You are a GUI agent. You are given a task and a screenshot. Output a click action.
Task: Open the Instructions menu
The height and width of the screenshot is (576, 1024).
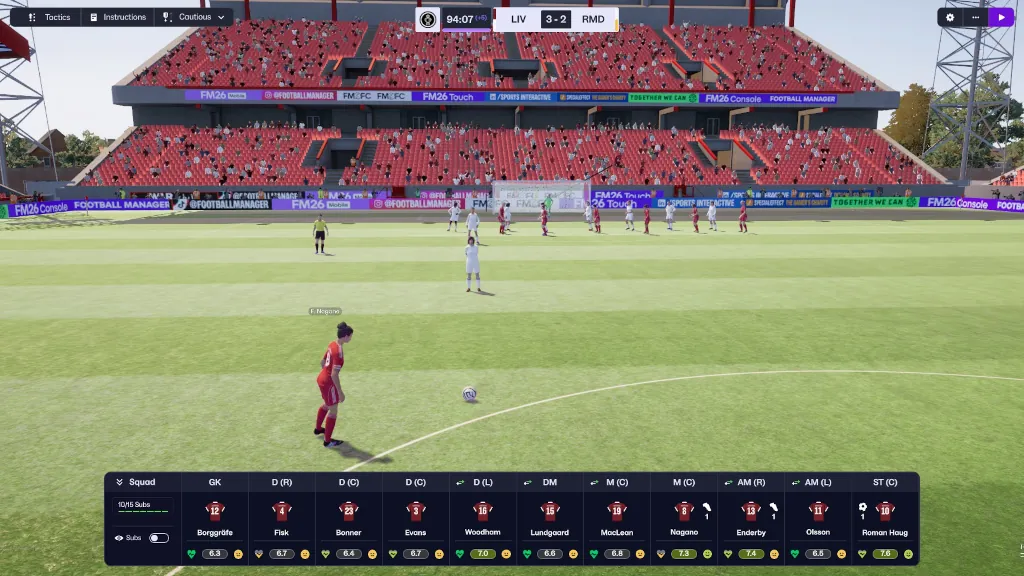(118, 17)
